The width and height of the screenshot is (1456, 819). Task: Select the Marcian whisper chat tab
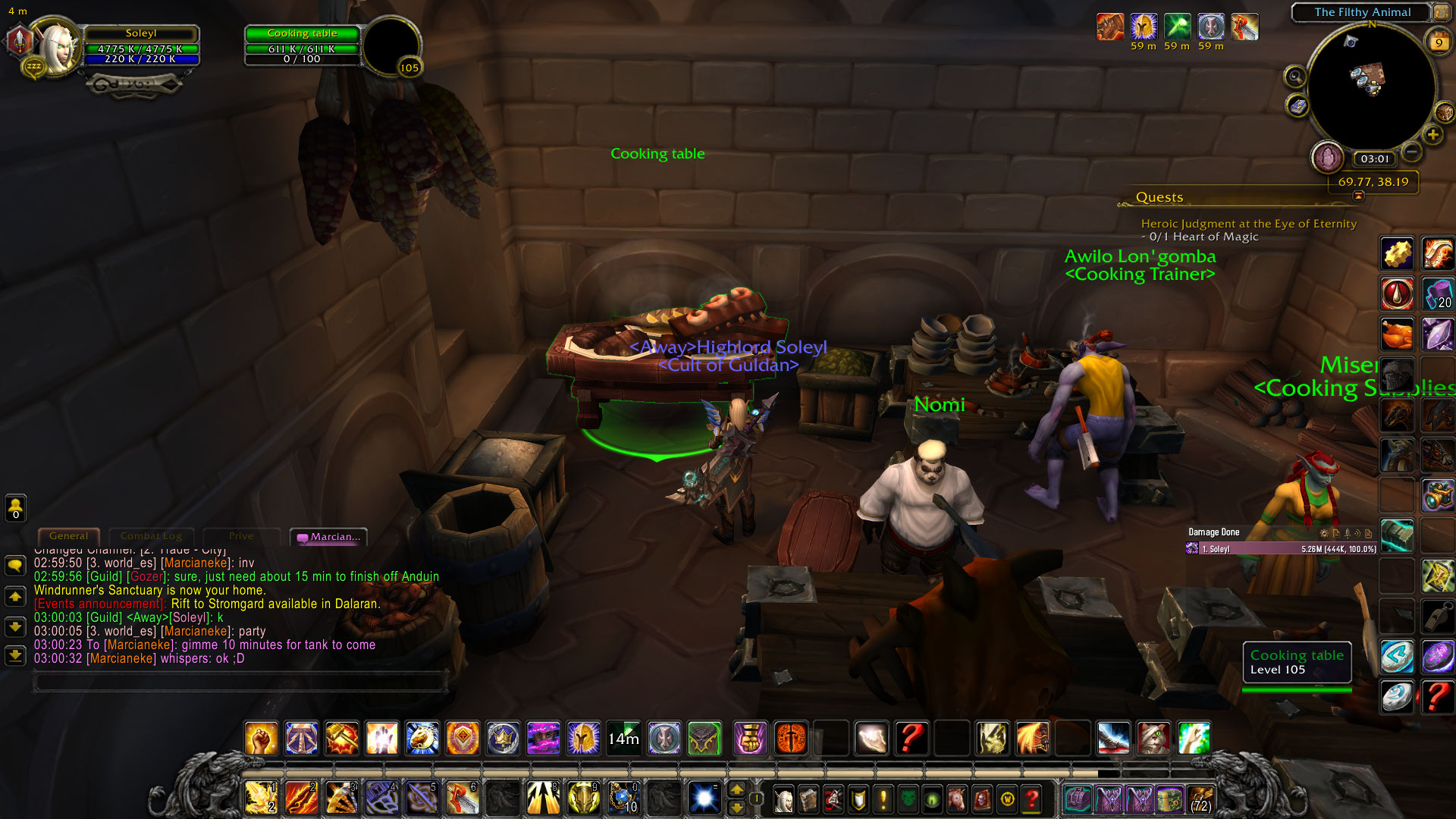point(329,537)
